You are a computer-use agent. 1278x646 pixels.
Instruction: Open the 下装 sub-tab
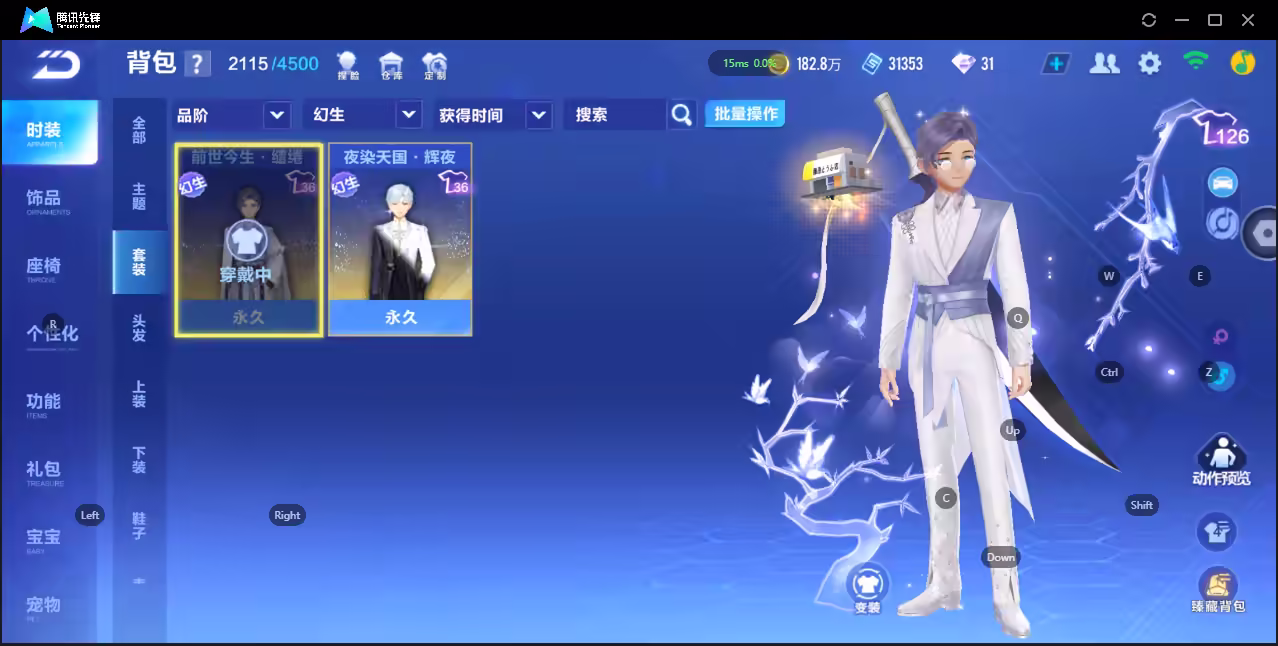point(139,460)
